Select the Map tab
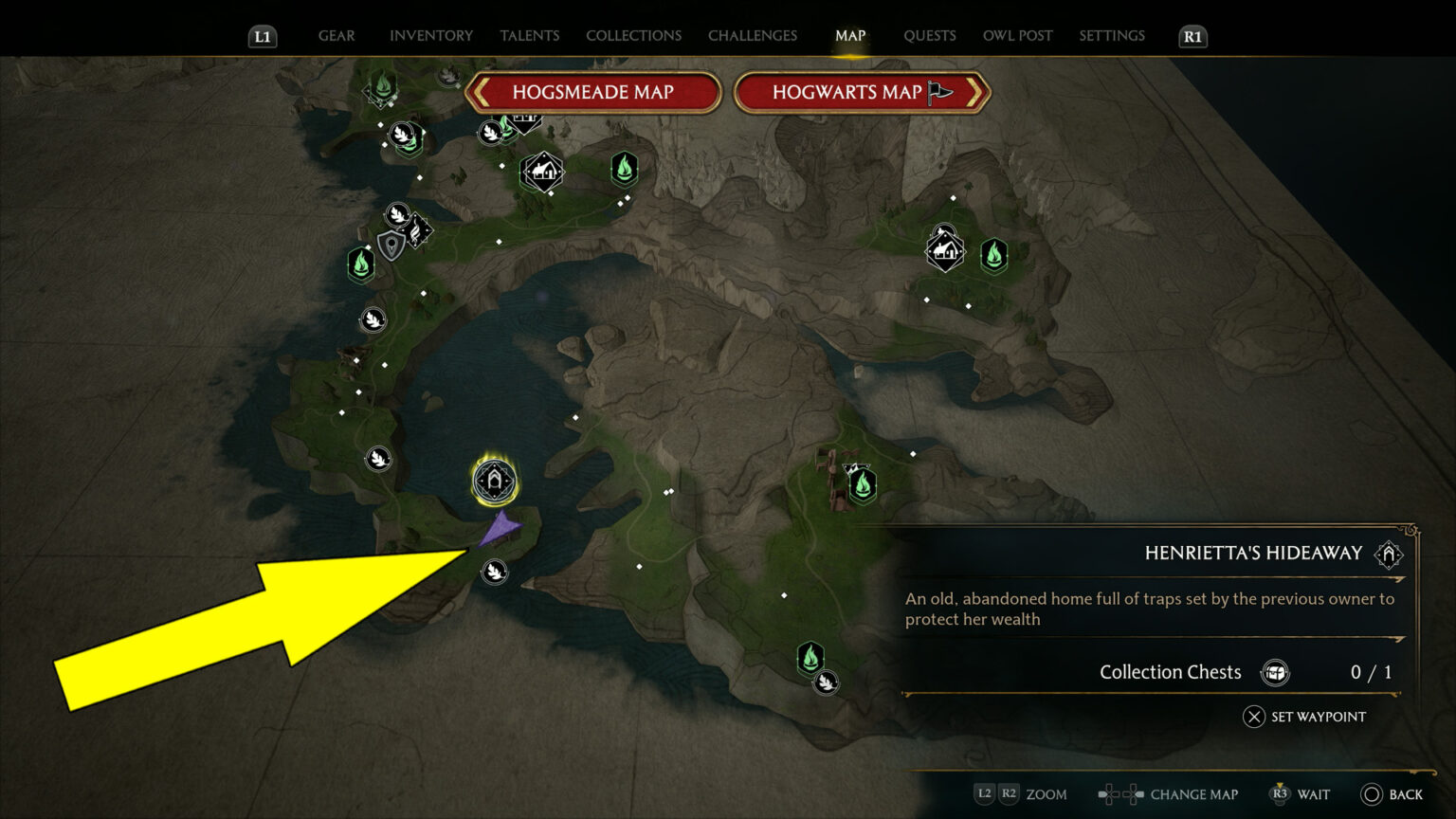Screen dimensions: 1456x819 (x=850, y=36)
